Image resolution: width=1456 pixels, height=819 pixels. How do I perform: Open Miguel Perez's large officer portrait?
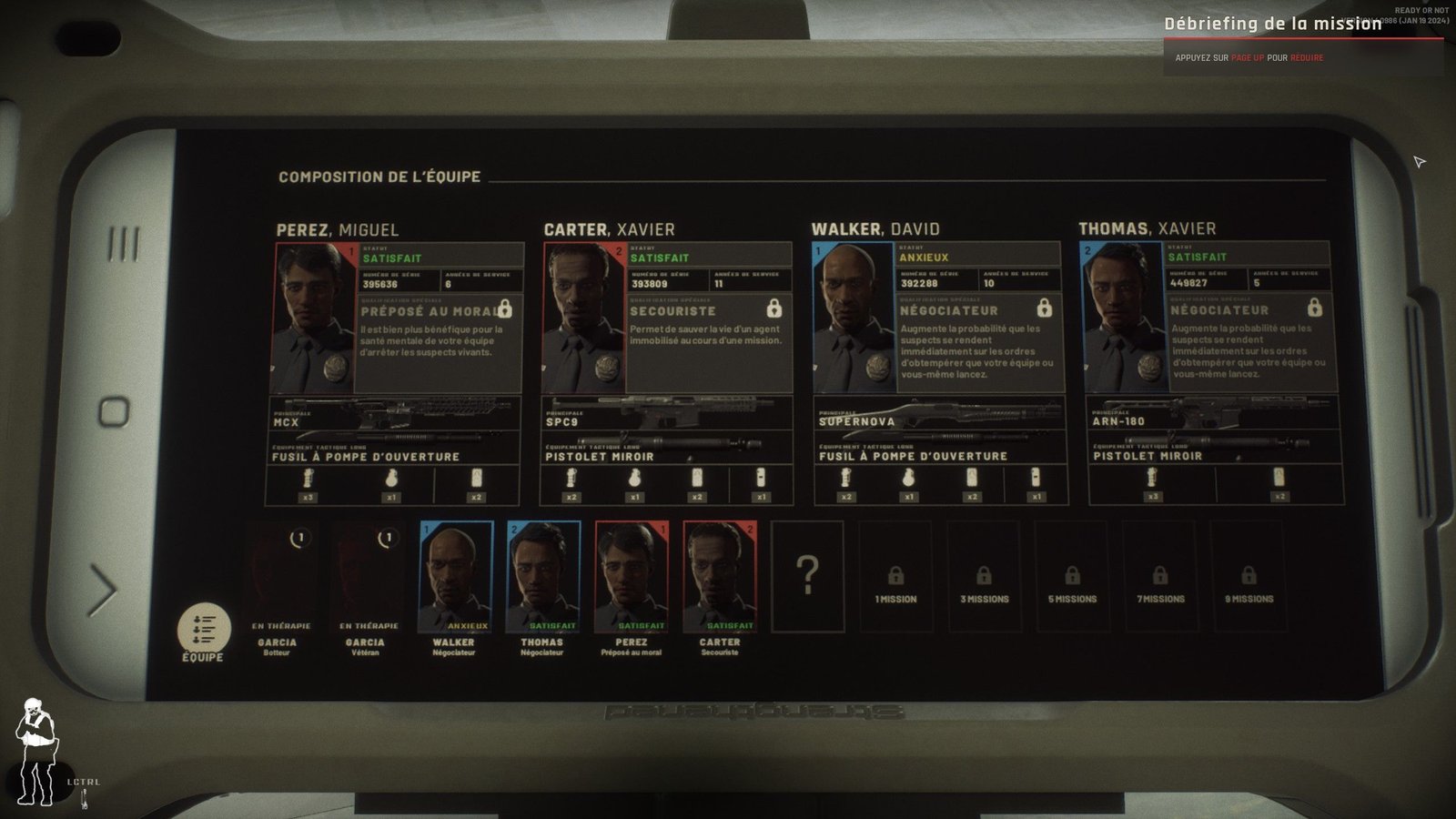(315, 317)
